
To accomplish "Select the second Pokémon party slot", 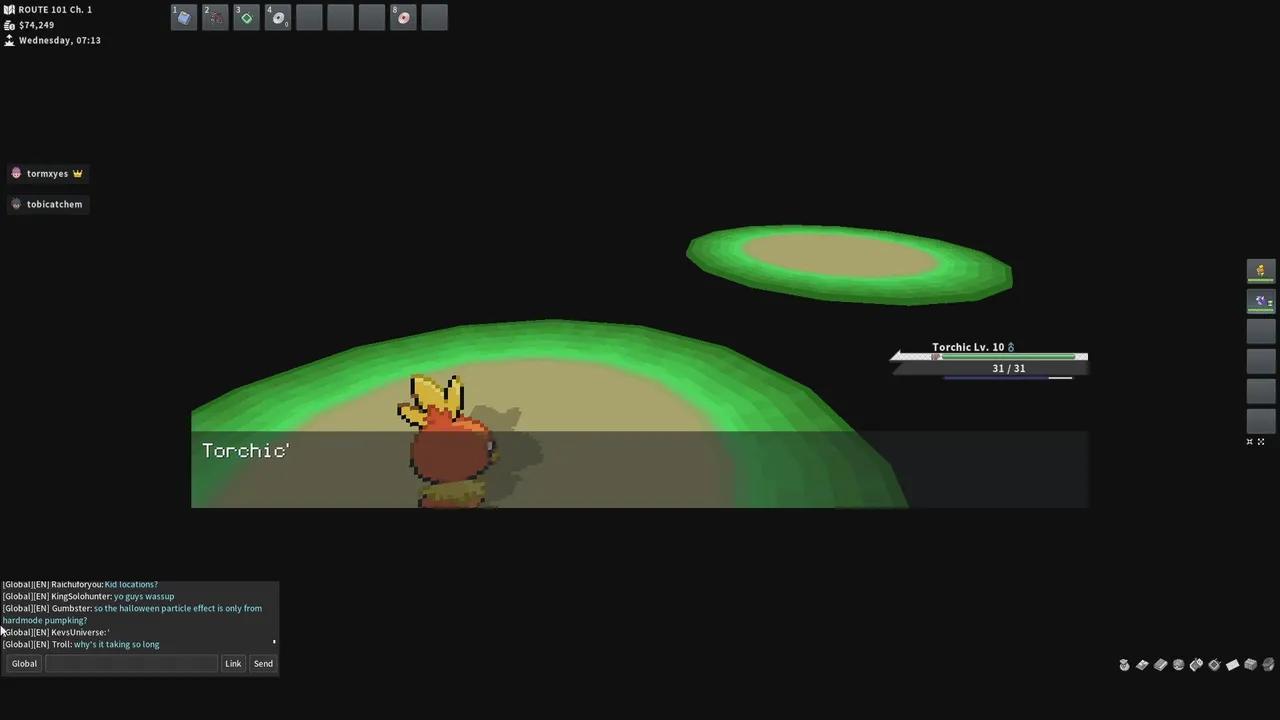I will point(1260,302).
